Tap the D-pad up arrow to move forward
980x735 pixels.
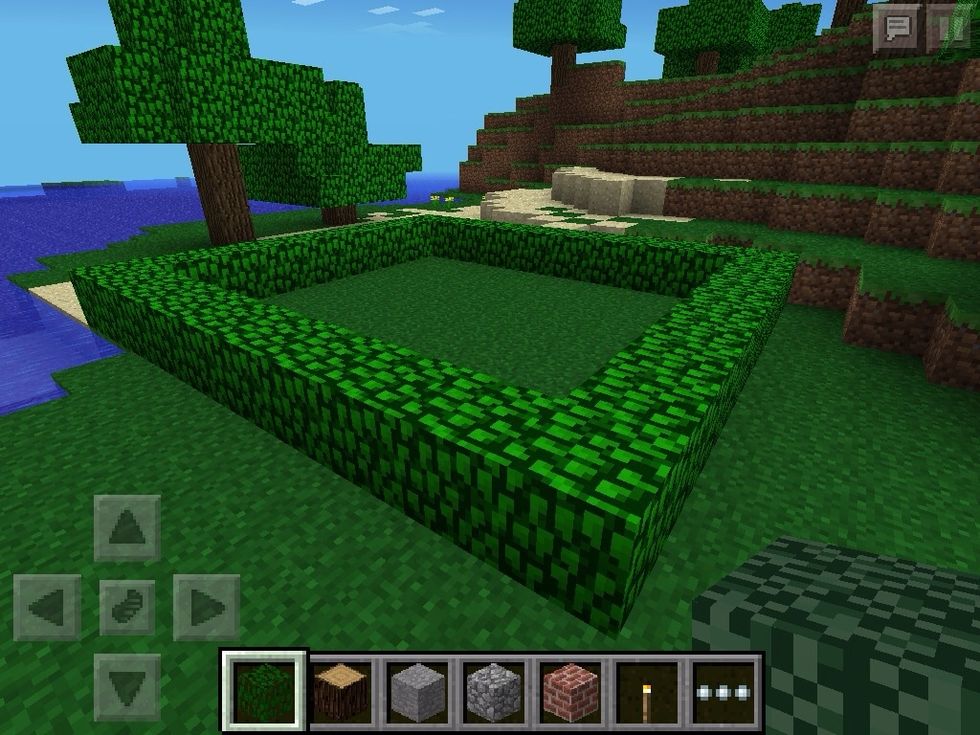tap(127, 527)
